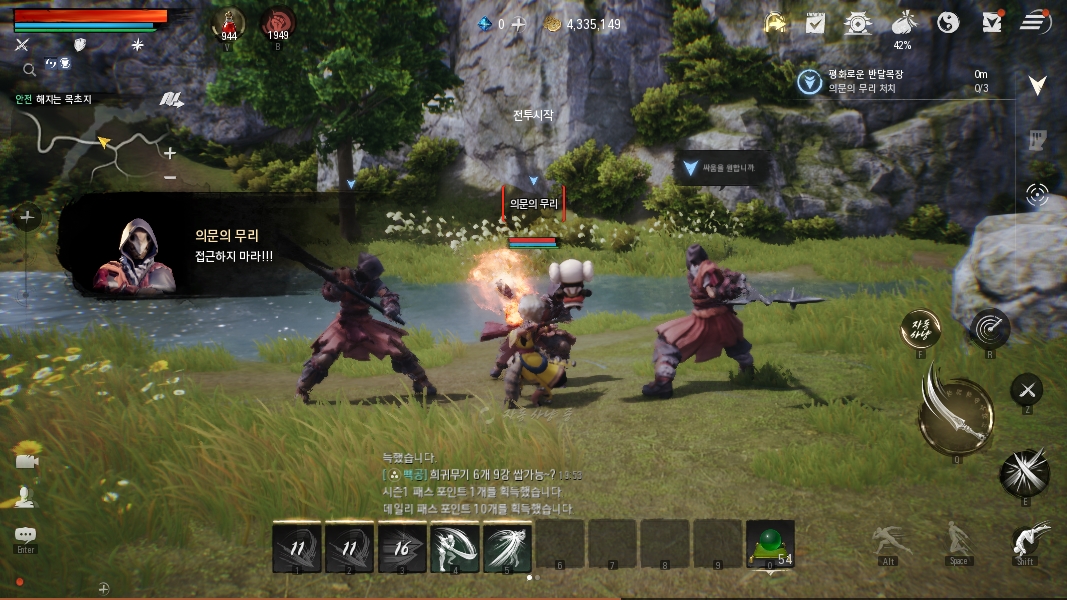Zoom in the minimap with the plus button

tap(170, 153)
